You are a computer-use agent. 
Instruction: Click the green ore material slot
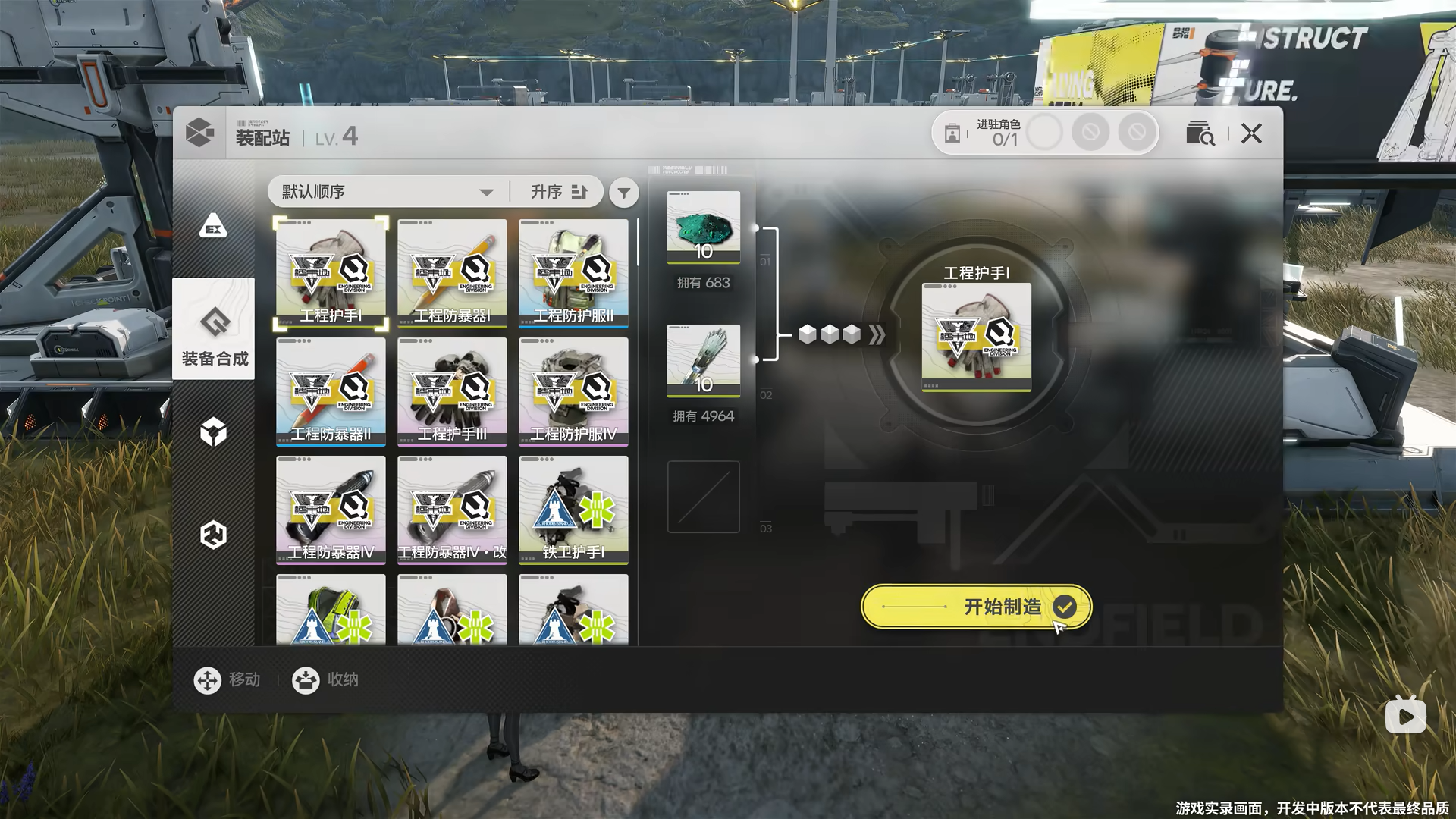point(703,227)
